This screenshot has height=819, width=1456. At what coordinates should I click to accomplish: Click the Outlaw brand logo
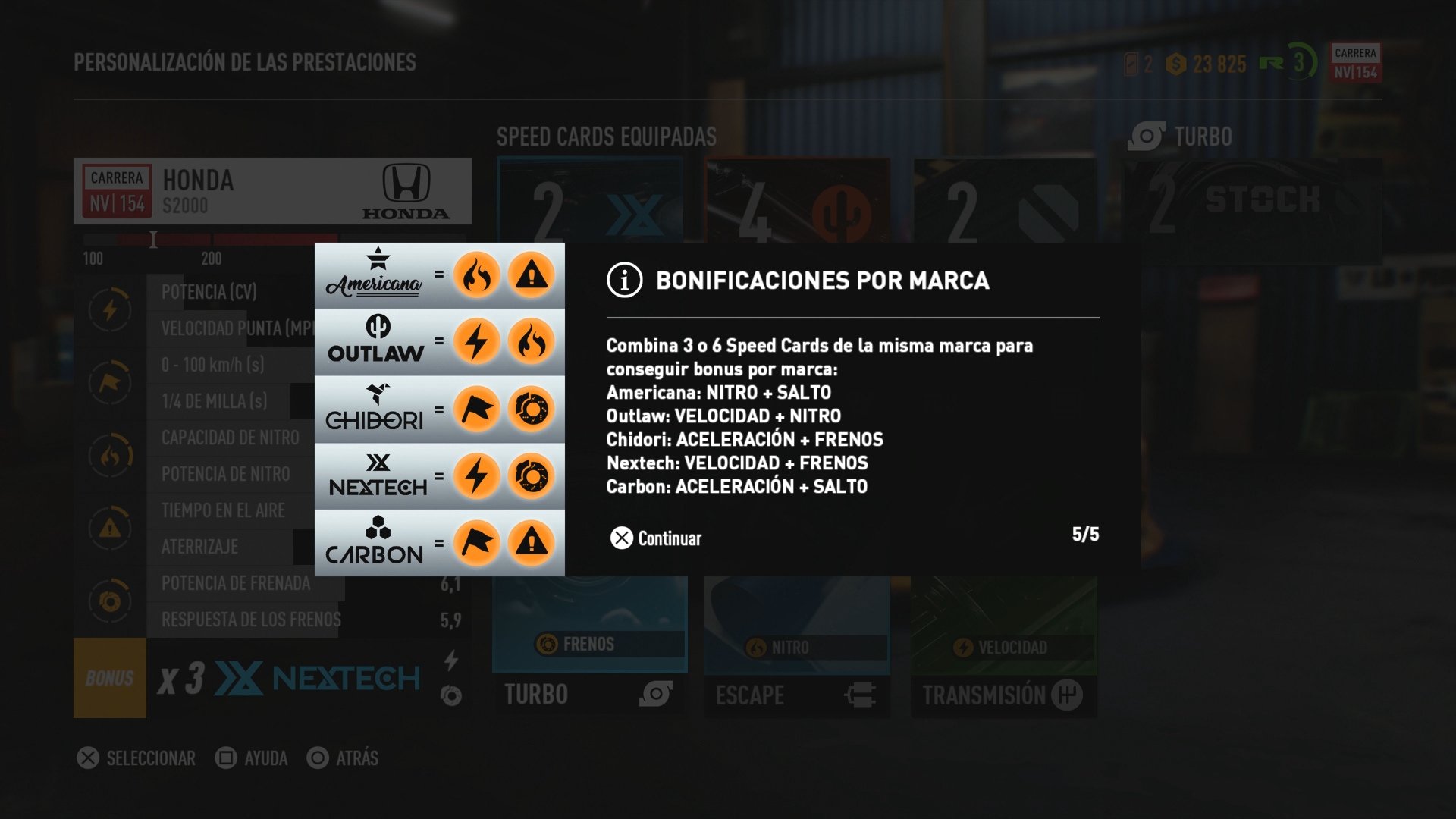(x=376, y=341)
